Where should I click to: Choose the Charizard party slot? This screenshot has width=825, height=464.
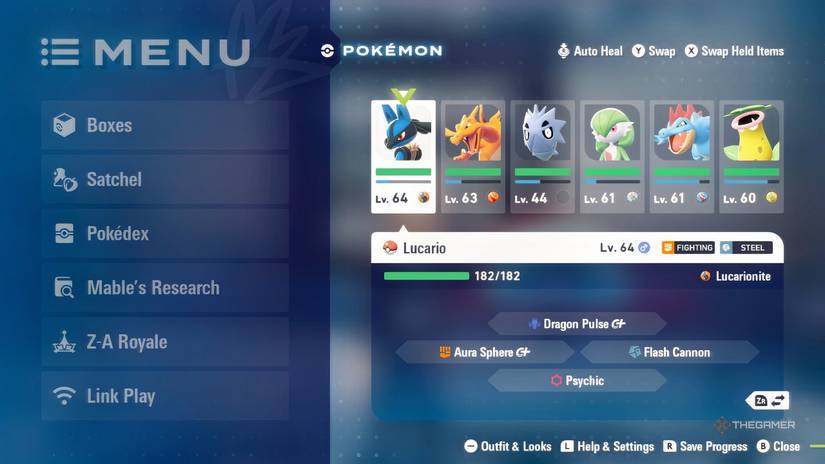pyautogui.click(x=473, y=156)
